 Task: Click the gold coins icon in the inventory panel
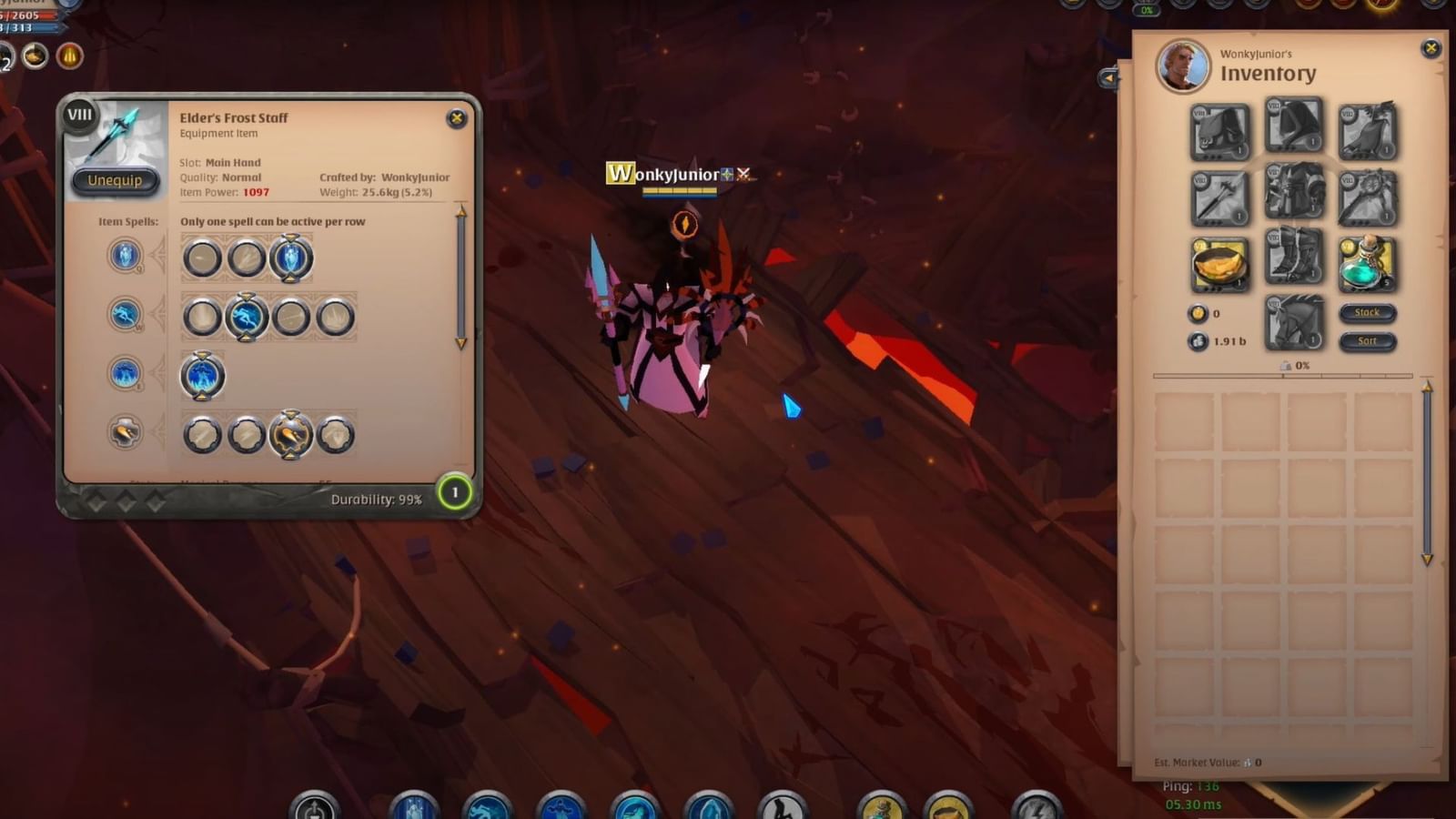1199,312
